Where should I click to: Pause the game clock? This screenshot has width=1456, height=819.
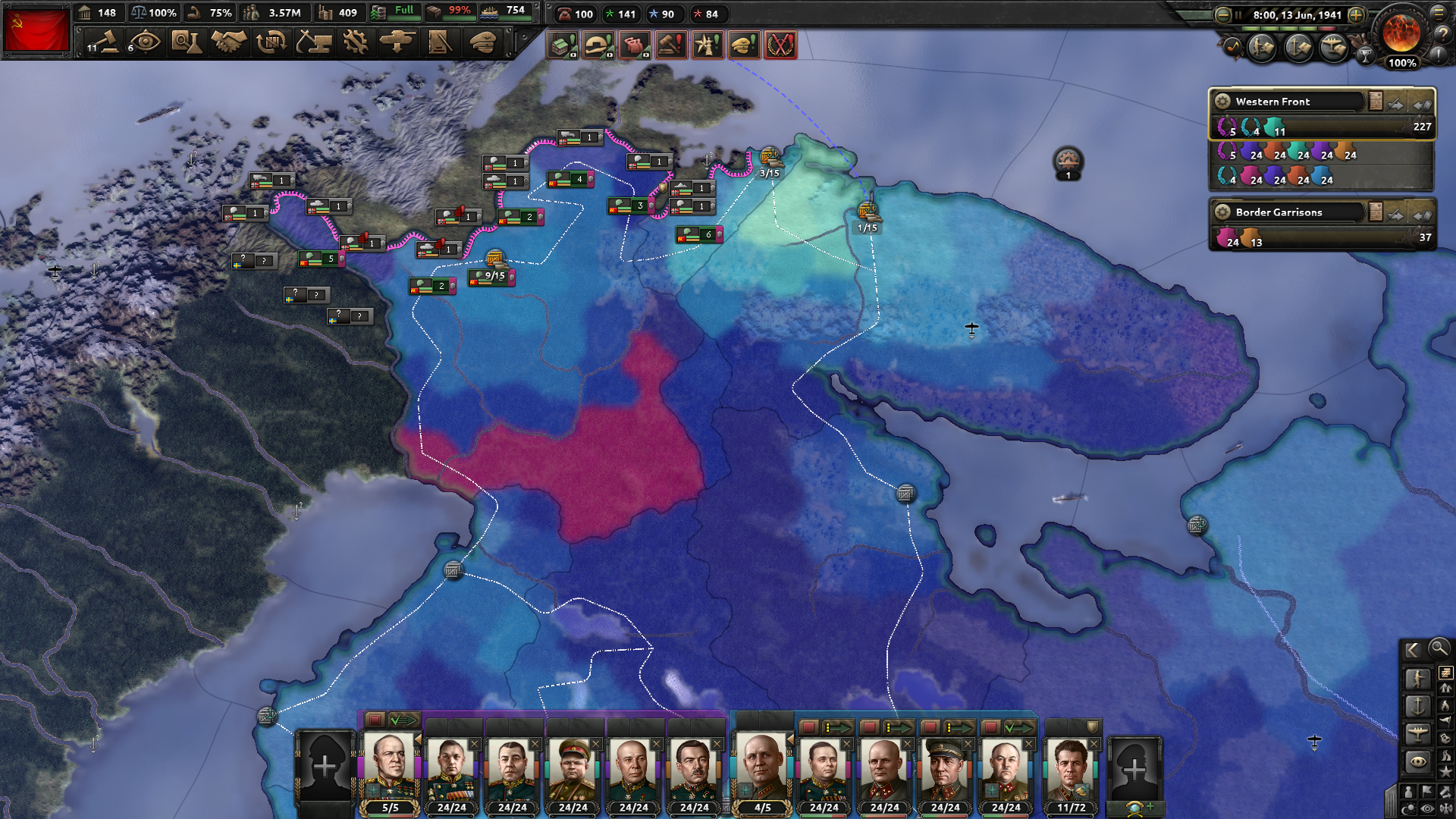(1238, 15)
